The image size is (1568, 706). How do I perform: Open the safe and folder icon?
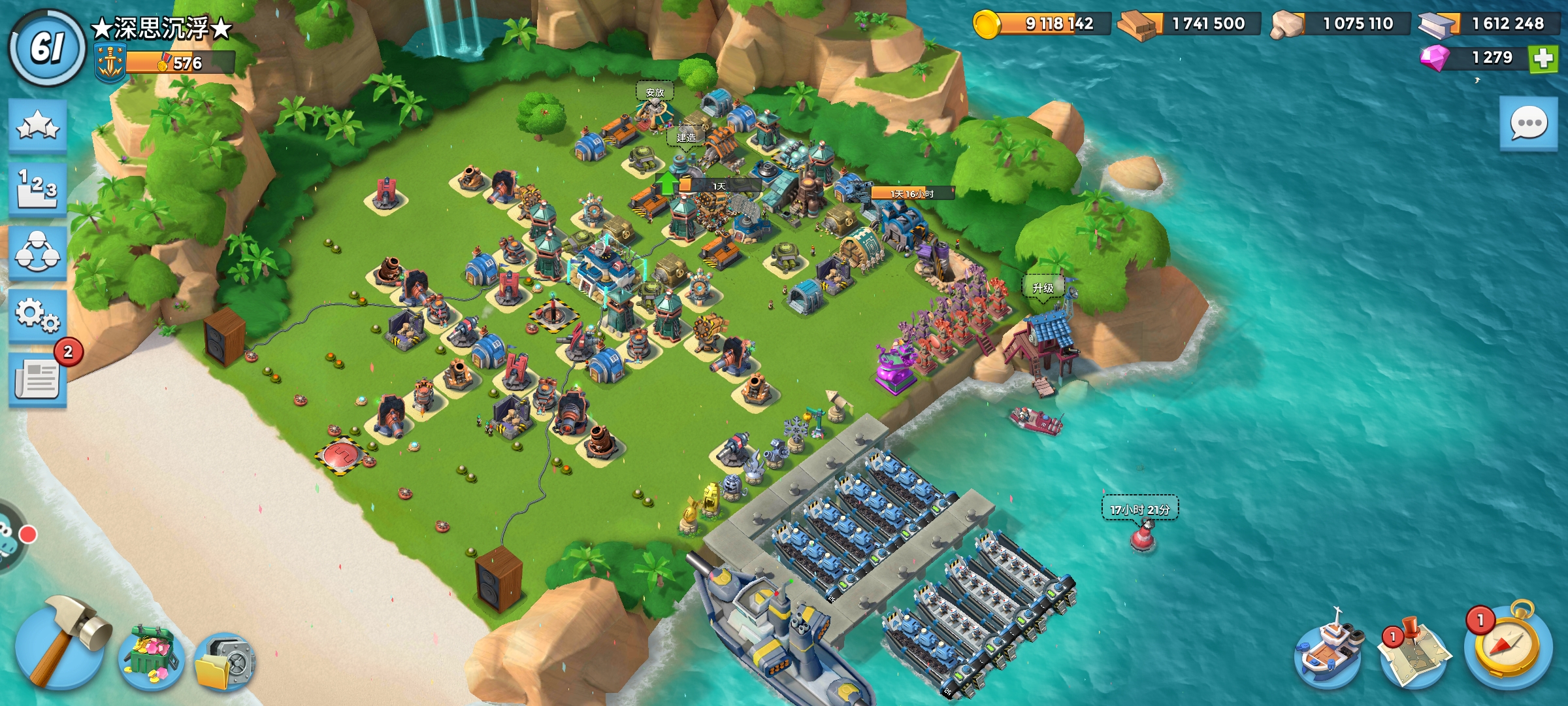click(224, 662)
